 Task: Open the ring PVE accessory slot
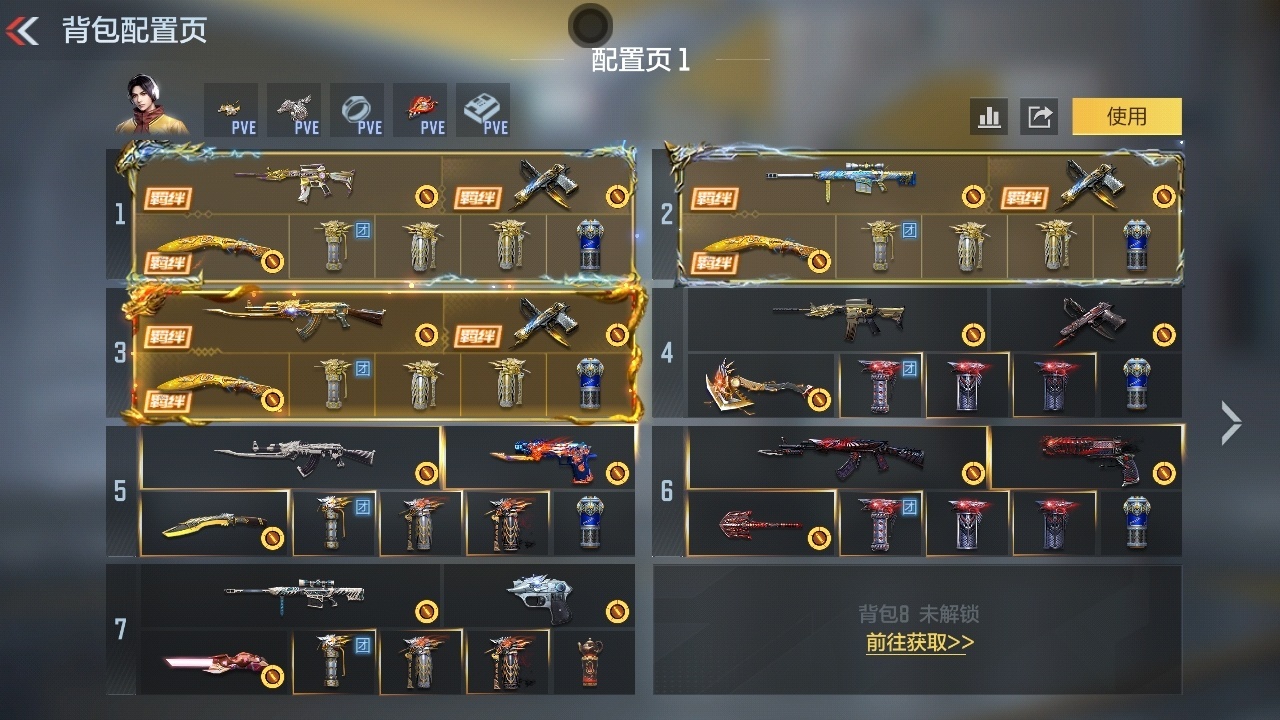pos(357,109)
